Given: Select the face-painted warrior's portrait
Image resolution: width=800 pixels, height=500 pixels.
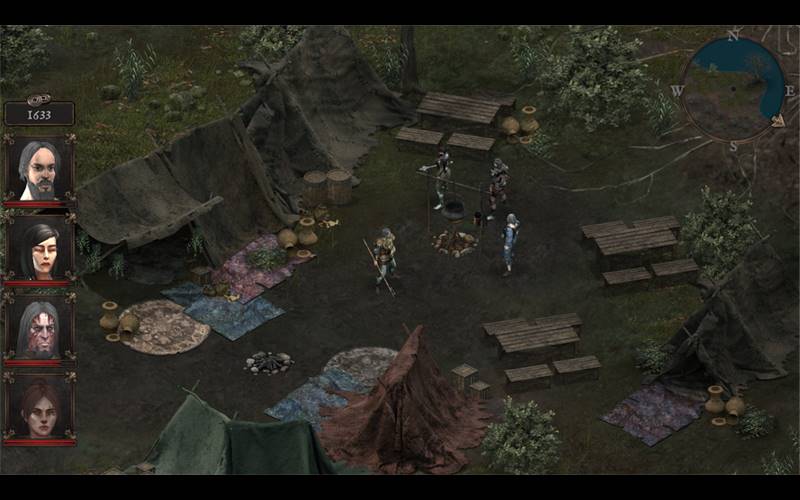Looking at the screenshot, I should (39, 328).
